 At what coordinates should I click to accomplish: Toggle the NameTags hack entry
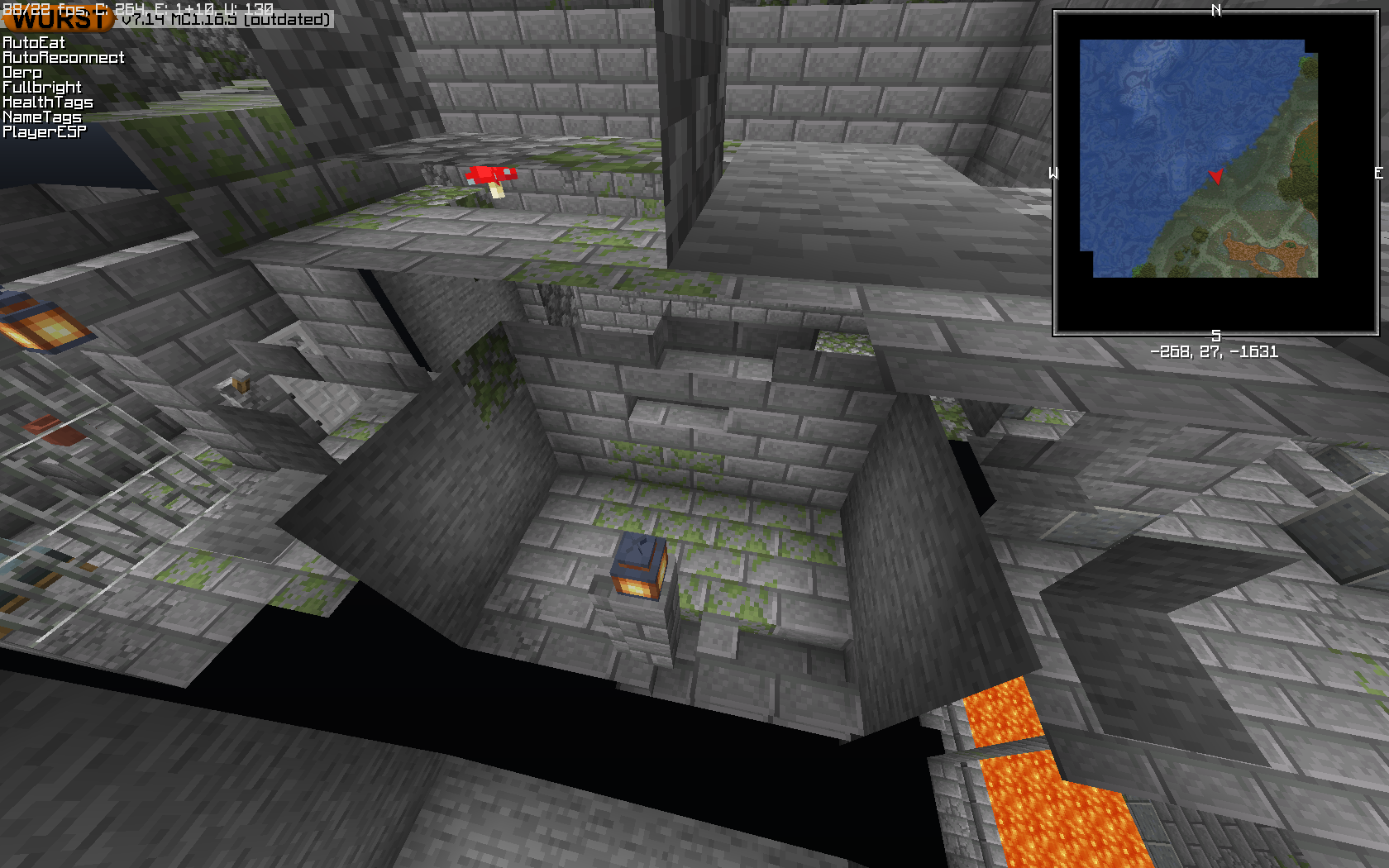click(x=41, y=116)
